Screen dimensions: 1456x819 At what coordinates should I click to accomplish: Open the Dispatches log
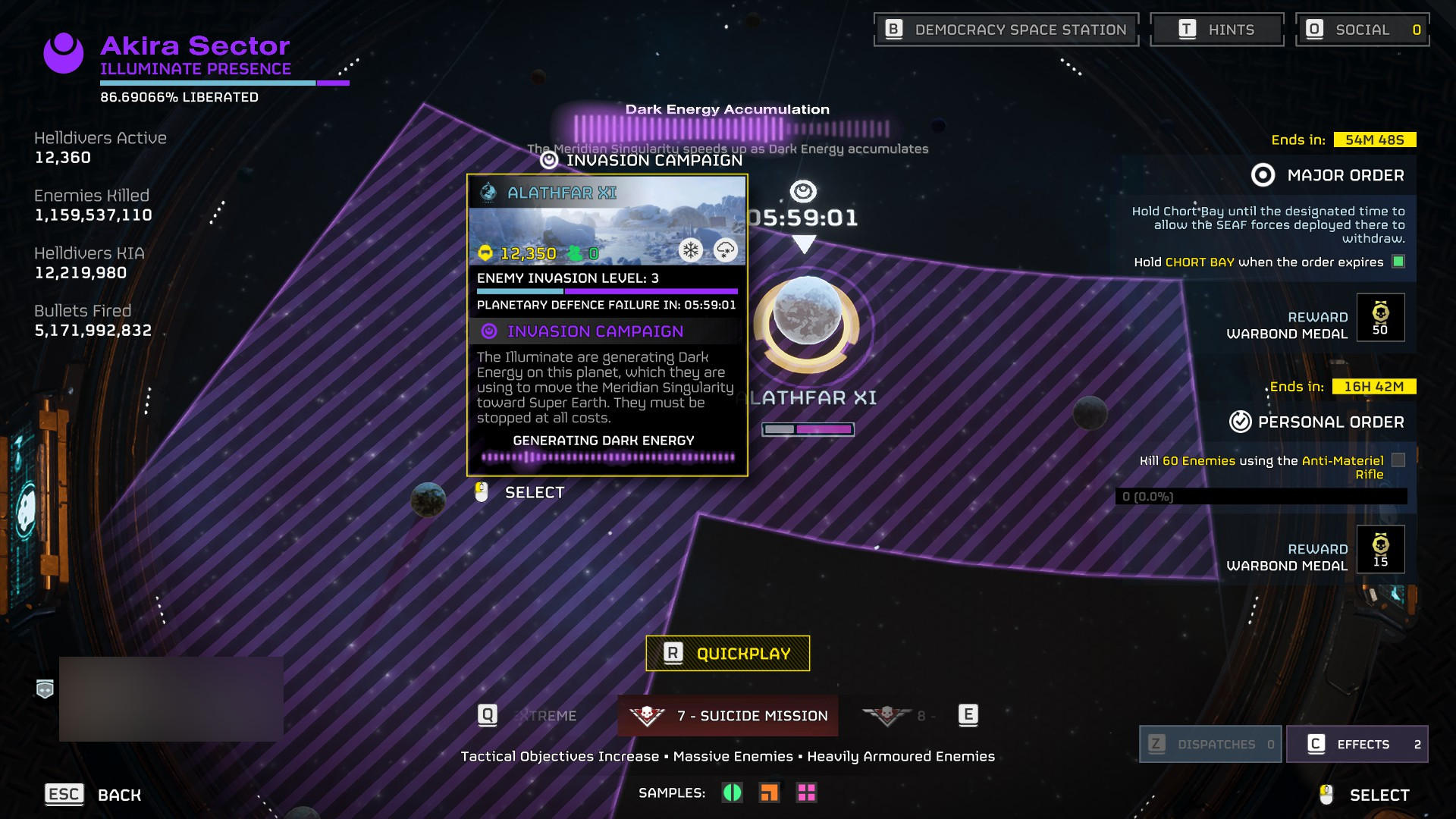[1210, 744]
